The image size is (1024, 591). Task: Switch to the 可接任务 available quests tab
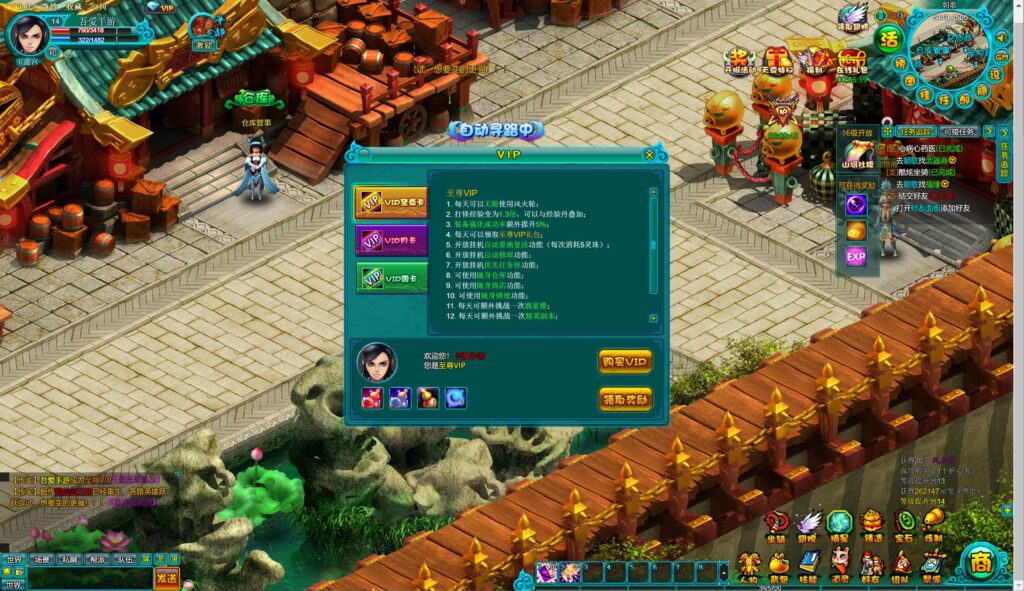click(x=961, y=131)
